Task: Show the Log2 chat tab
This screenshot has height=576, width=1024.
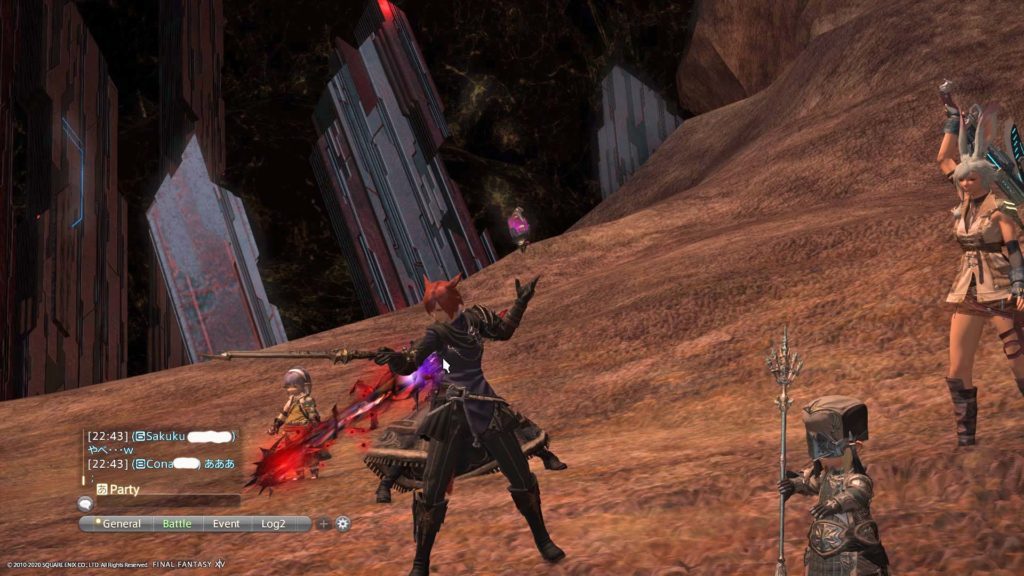Action: 273,523
